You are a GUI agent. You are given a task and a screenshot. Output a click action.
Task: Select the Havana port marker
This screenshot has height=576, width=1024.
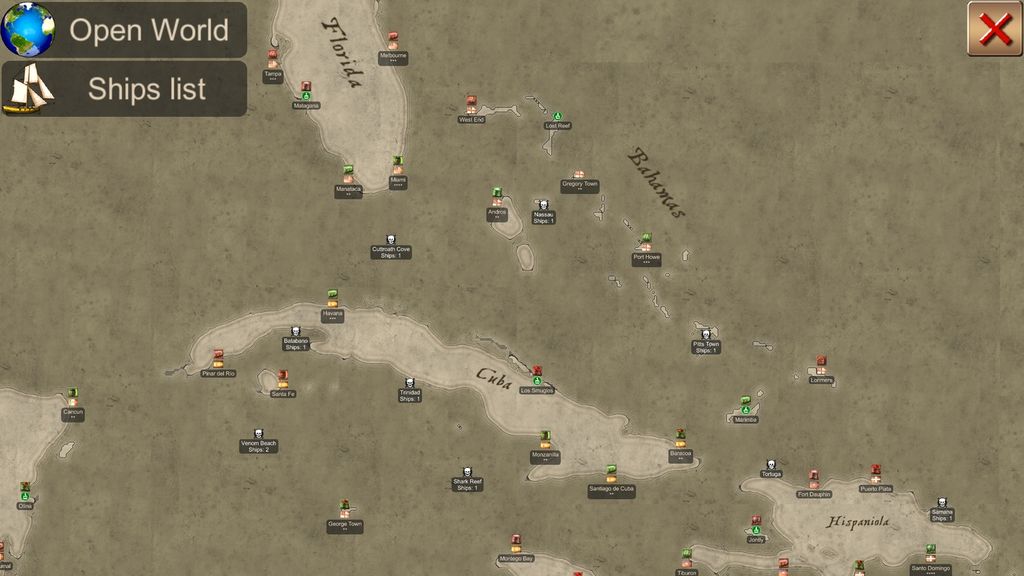tap(333, 299)
